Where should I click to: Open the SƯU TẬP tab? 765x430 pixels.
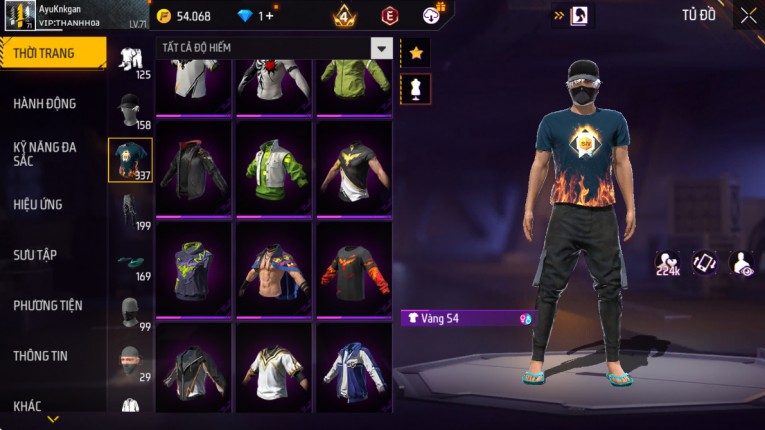click(x=35, y=255)
